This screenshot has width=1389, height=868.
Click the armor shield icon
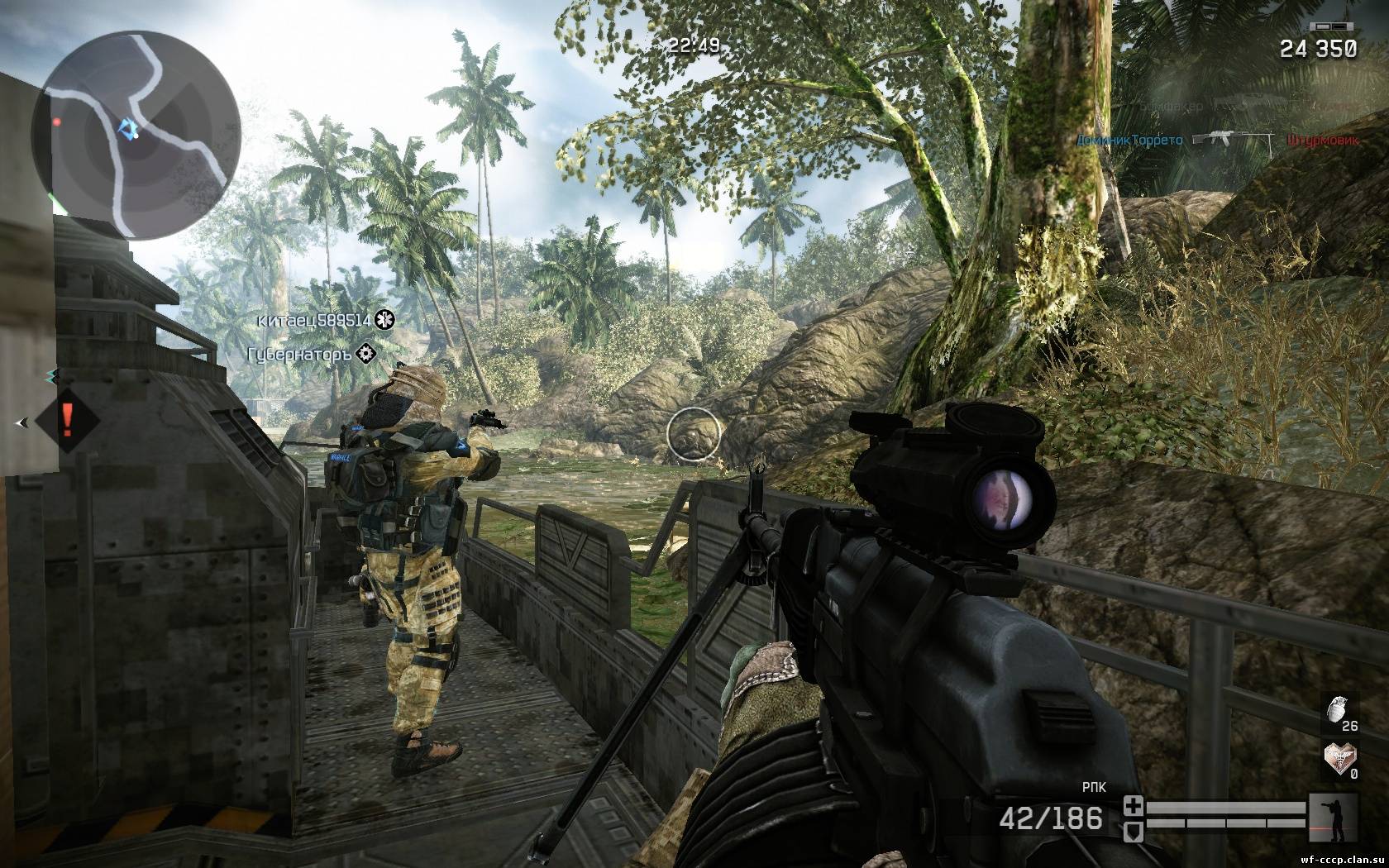point(1134,827)
